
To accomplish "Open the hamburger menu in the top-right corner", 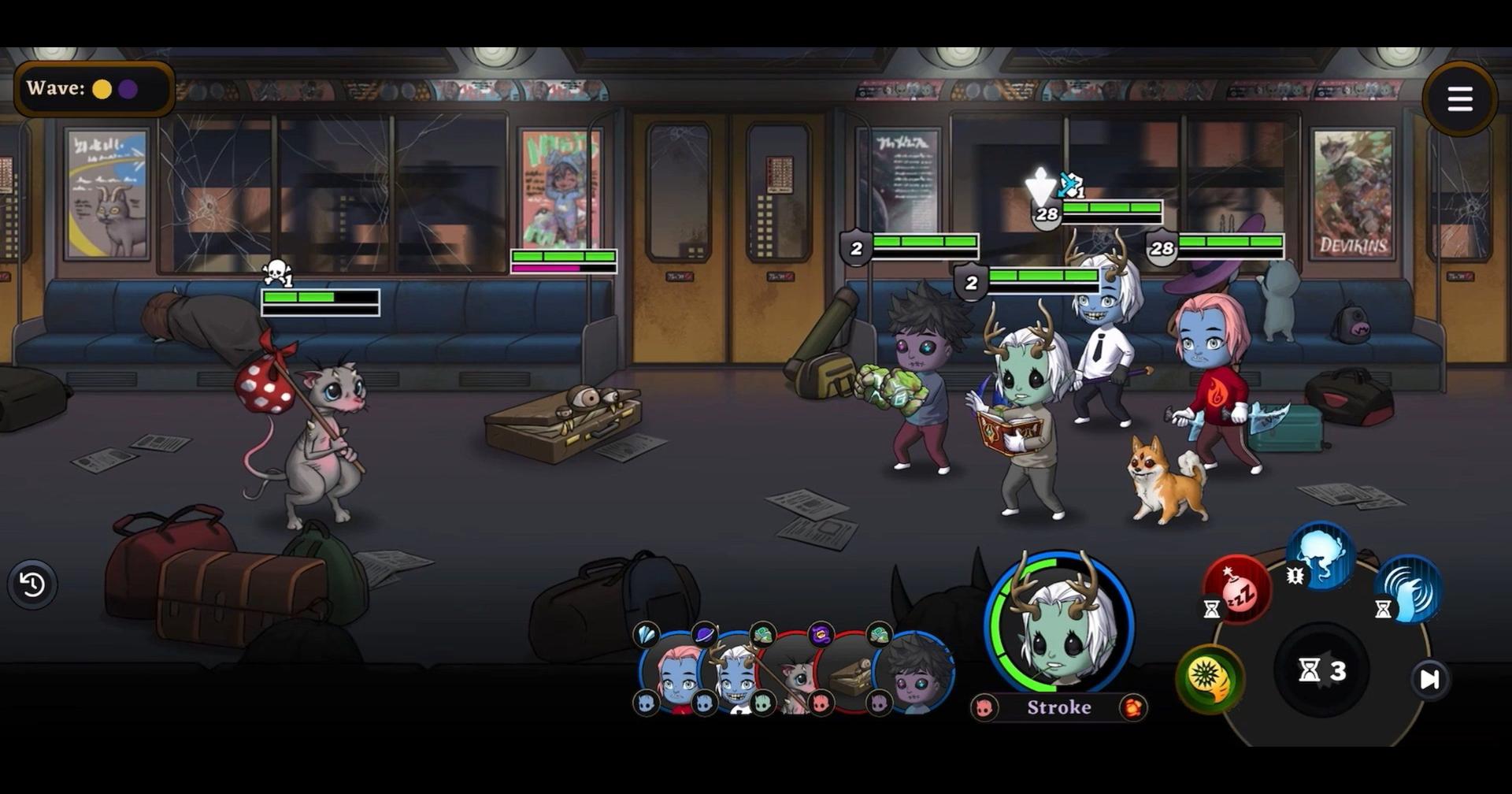I will point(1461,97).
